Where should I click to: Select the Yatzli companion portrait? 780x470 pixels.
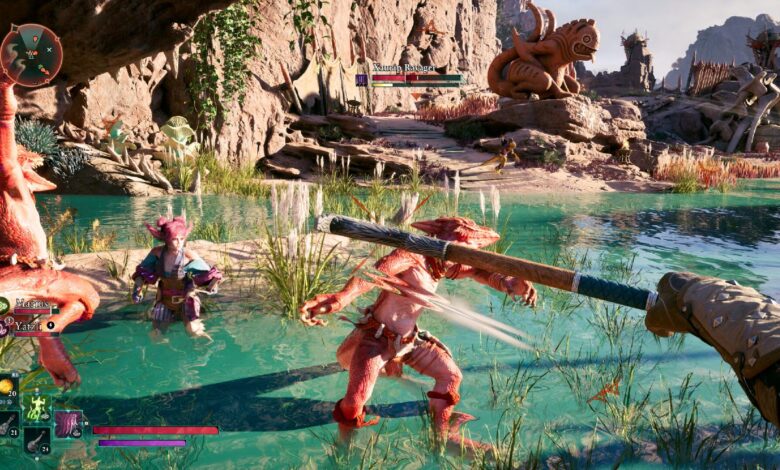click(4, 326)
